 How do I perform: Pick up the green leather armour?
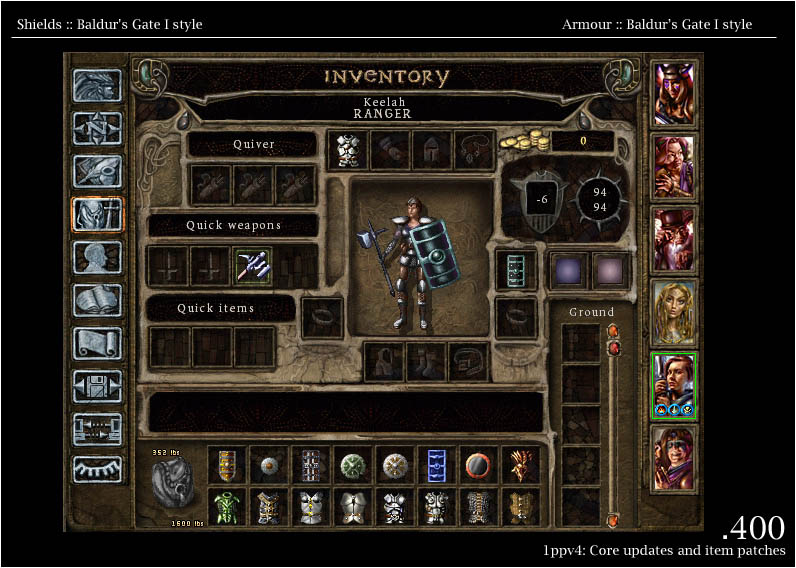point(227,507)
